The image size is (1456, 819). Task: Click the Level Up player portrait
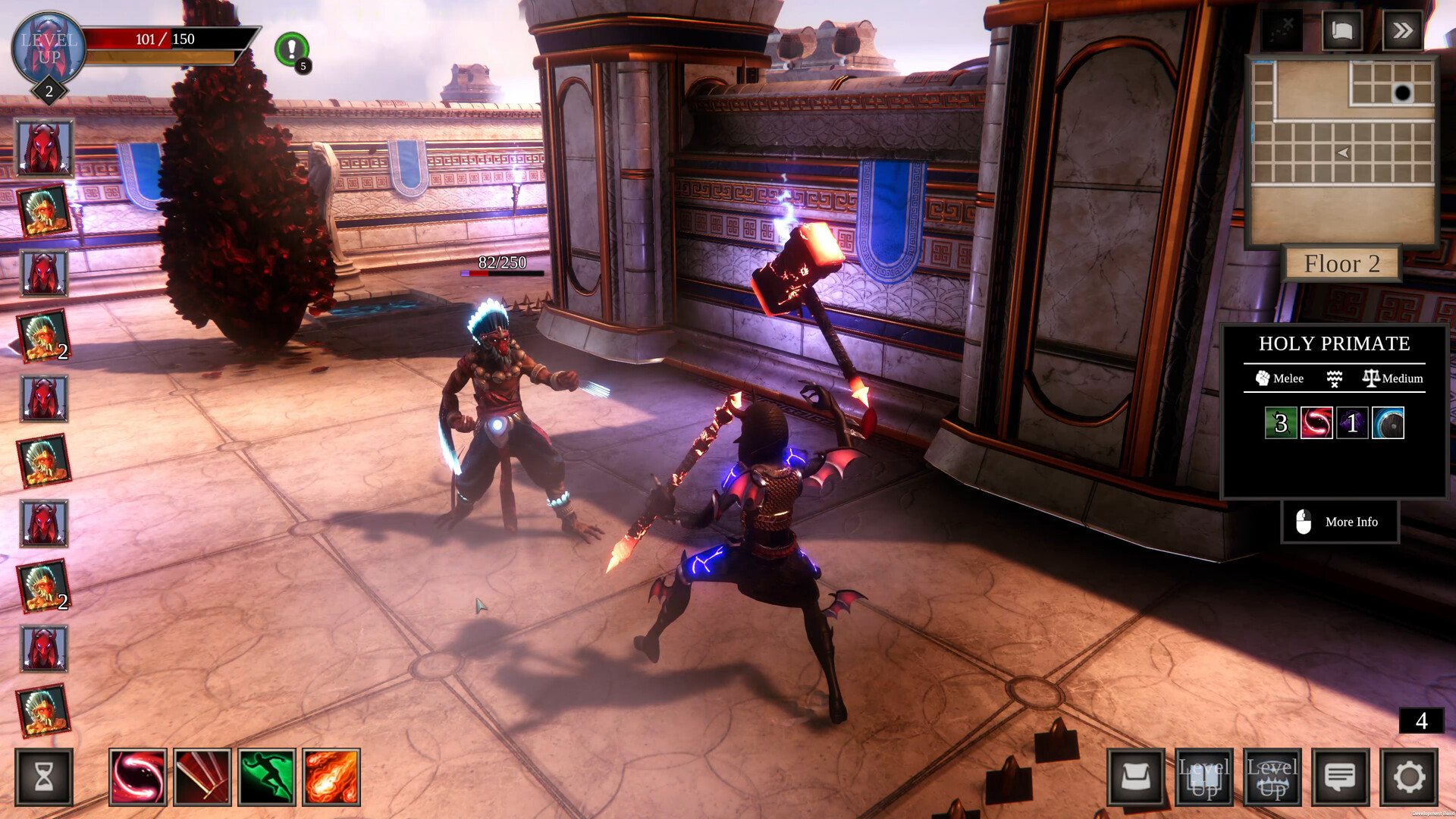point(49,49)
